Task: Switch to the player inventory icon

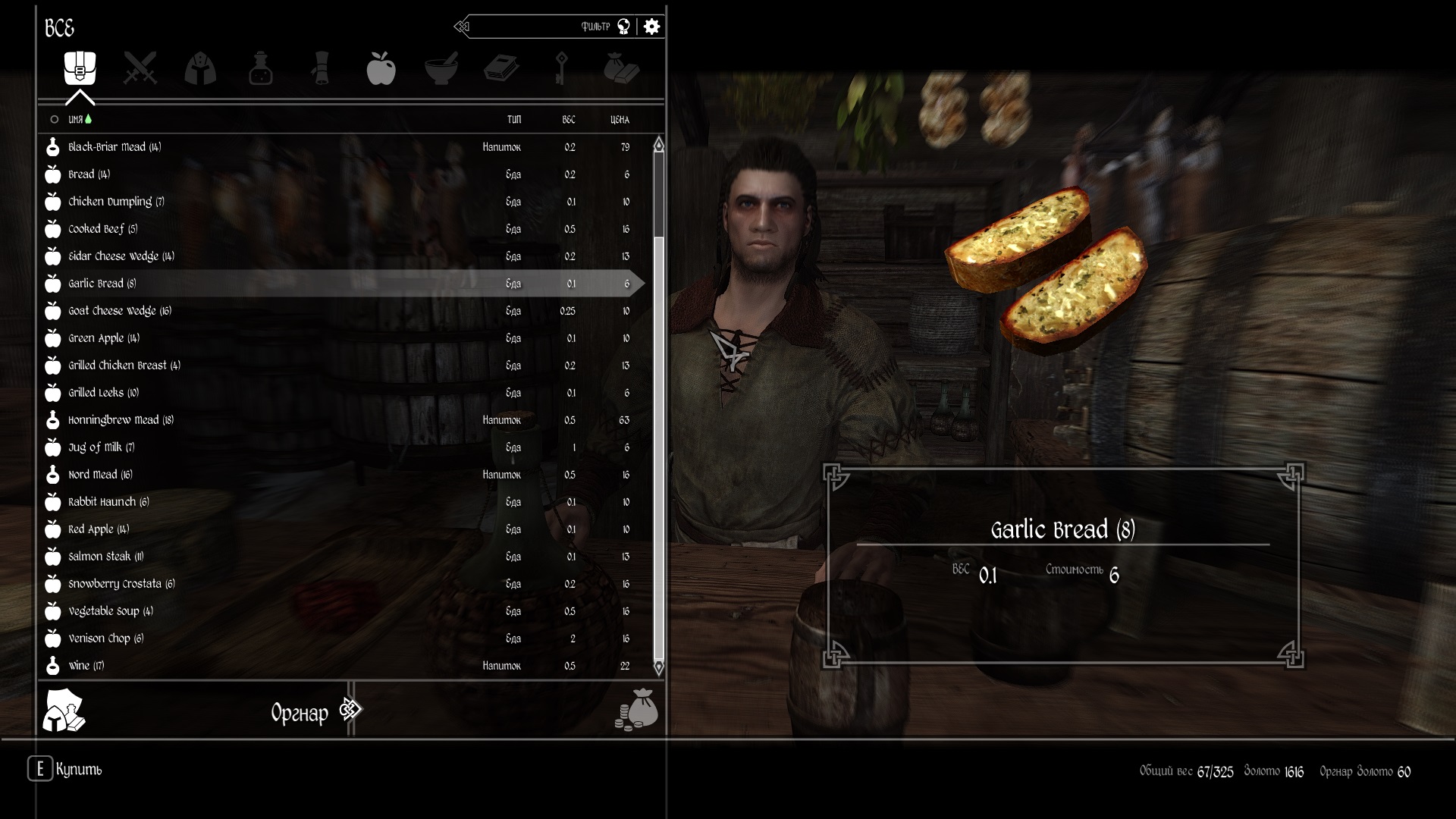Action: pyautogui.click(x=64, y=711)
